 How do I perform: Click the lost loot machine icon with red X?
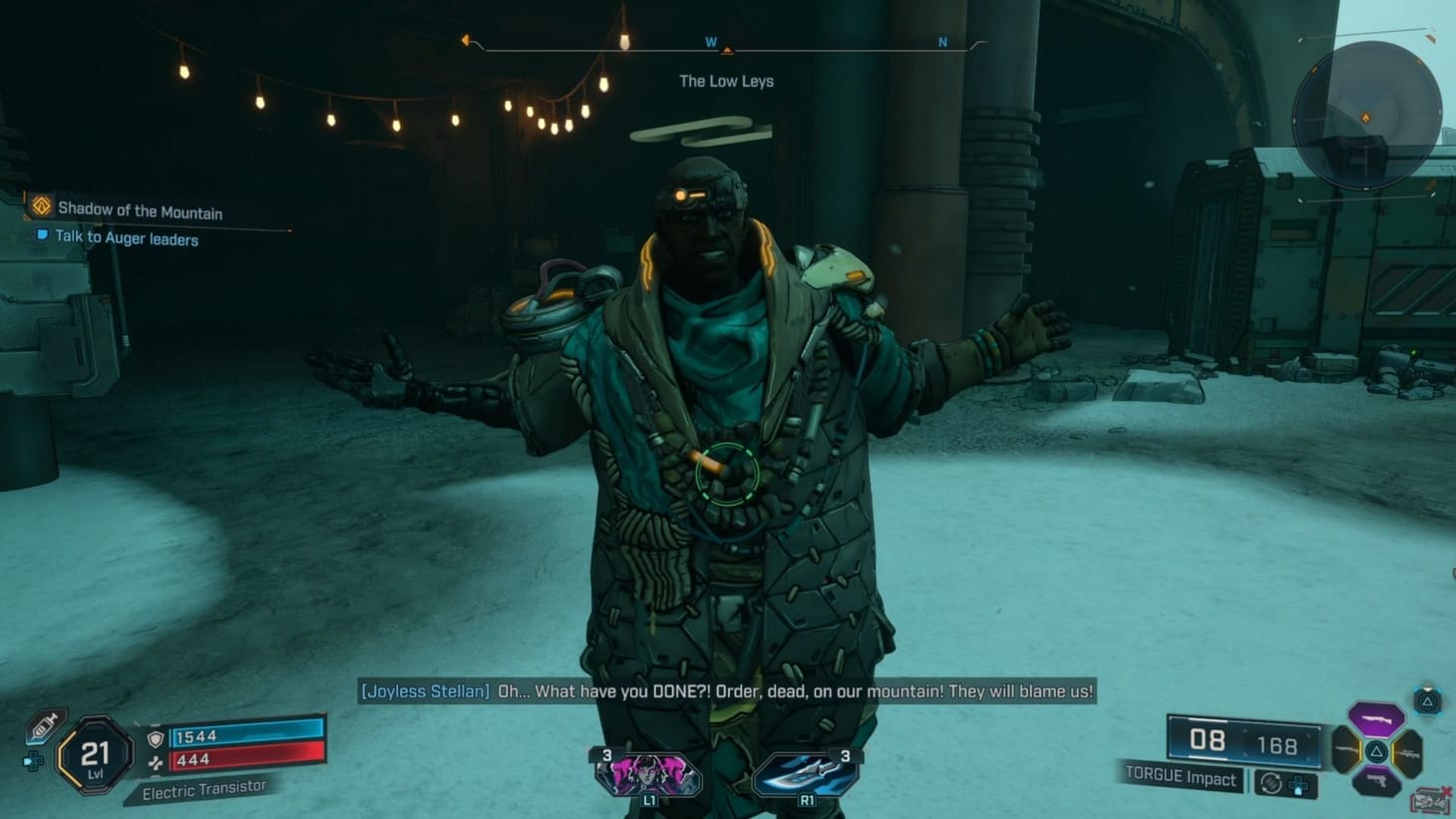1428,797
